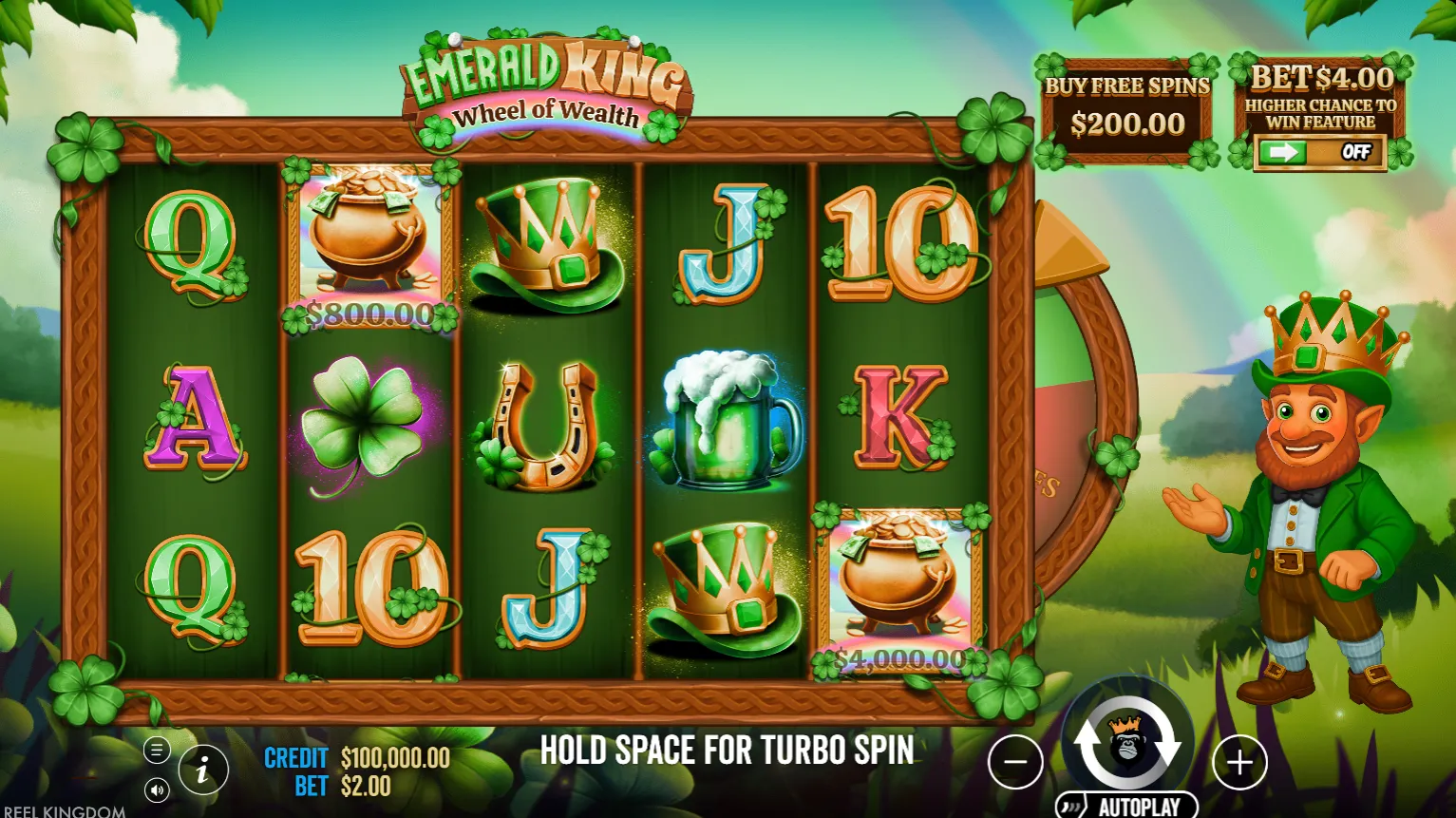Open the hamburger settings menu

pyautogui.click(x=157, y=751)
